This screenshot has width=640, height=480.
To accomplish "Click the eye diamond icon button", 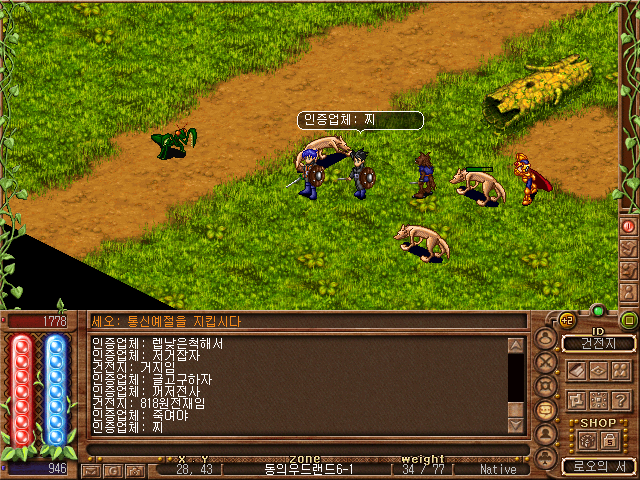I will 598,371.
